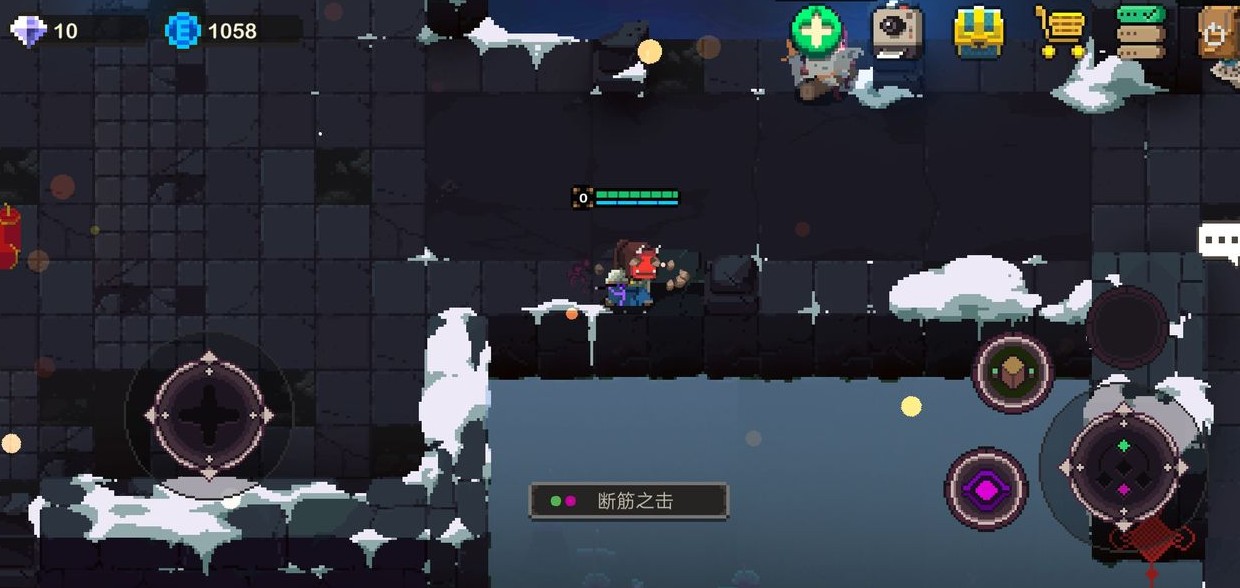Activate the brown cube skill button

(1014, 372)
